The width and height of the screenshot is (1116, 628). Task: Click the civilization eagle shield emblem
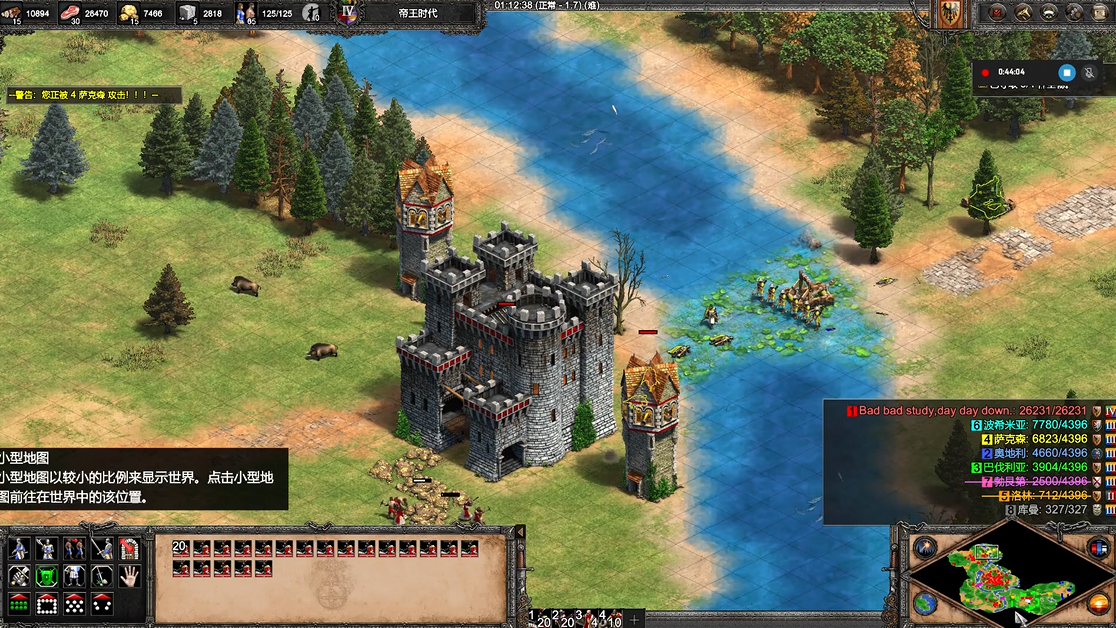(x=951, y=13)
